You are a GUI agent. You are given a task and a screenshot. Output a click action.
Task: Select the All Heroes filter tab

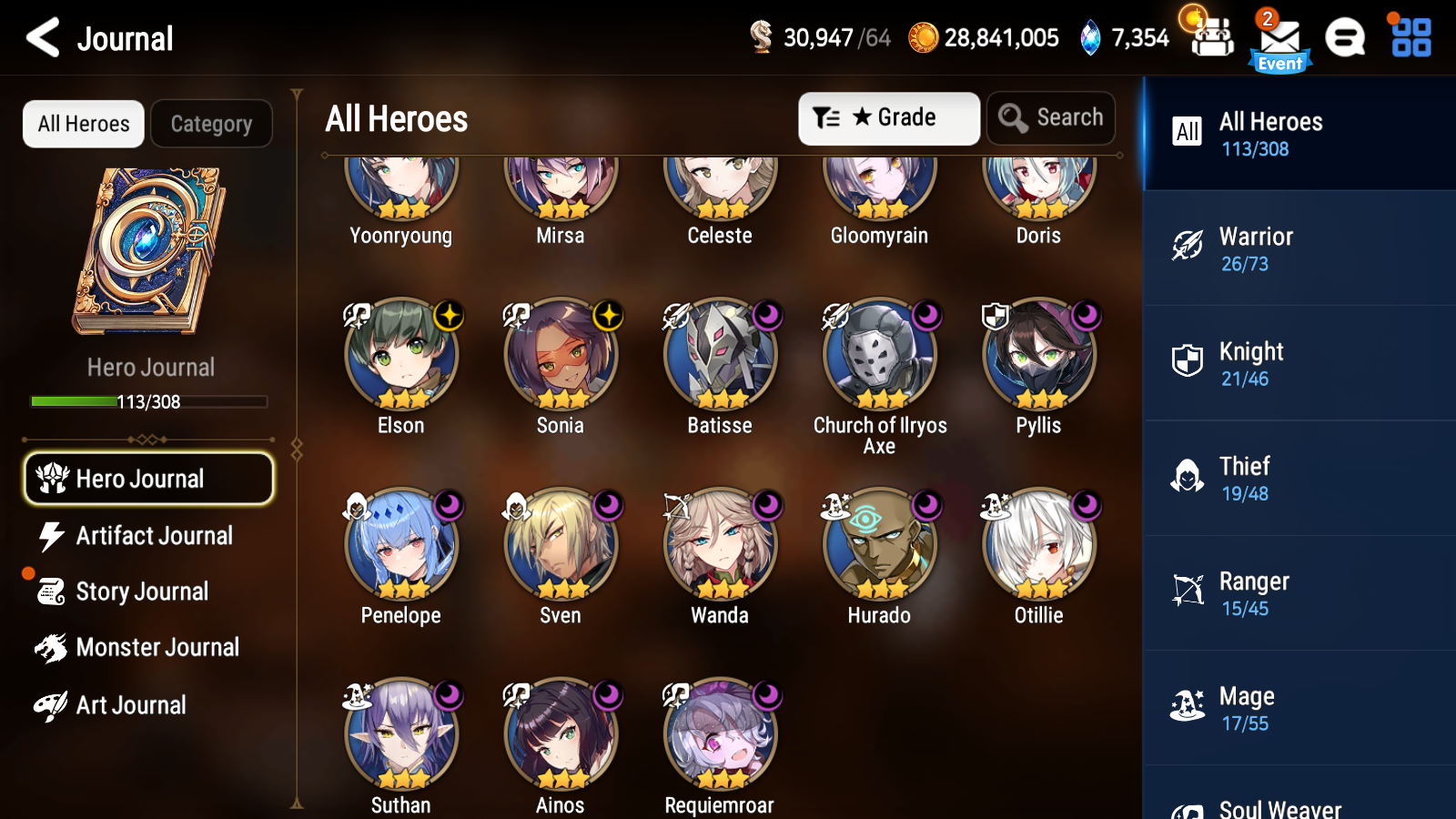point(83,124)
